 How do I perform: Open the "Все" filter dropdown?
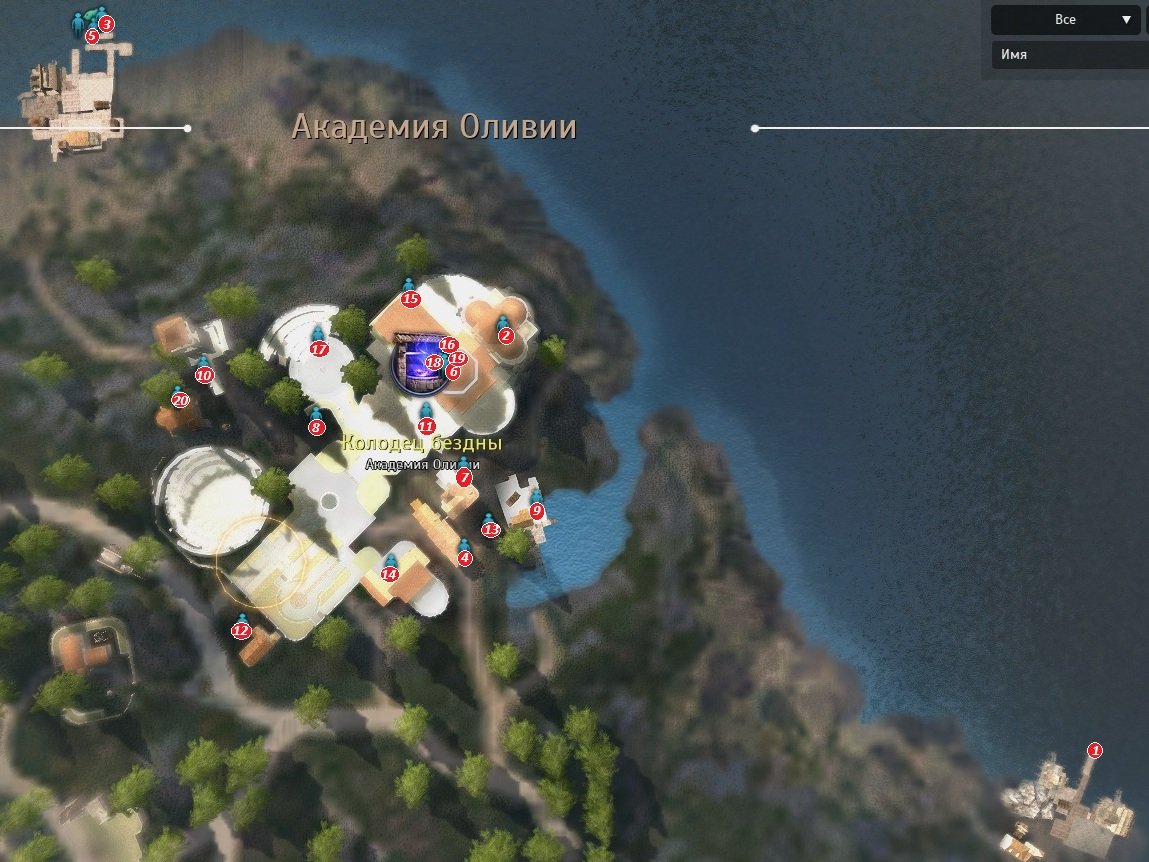coord(1065,20)
